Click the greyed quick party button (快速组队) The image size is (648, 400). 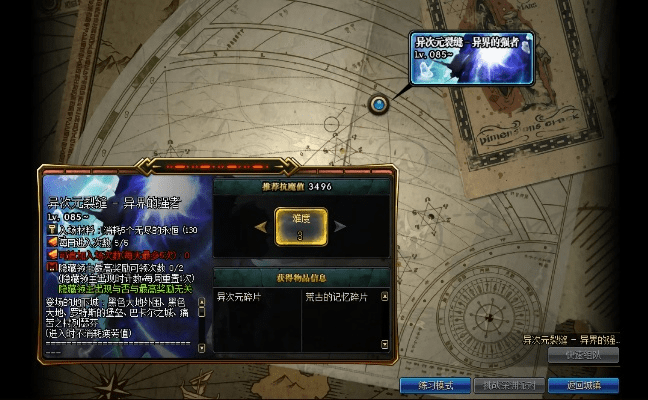pos(583,355)
